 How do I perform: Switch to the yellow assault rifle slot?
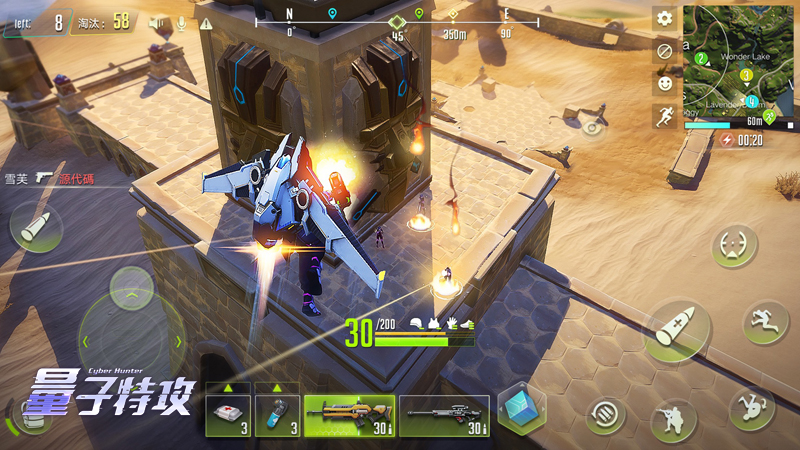tap(348, 415)
